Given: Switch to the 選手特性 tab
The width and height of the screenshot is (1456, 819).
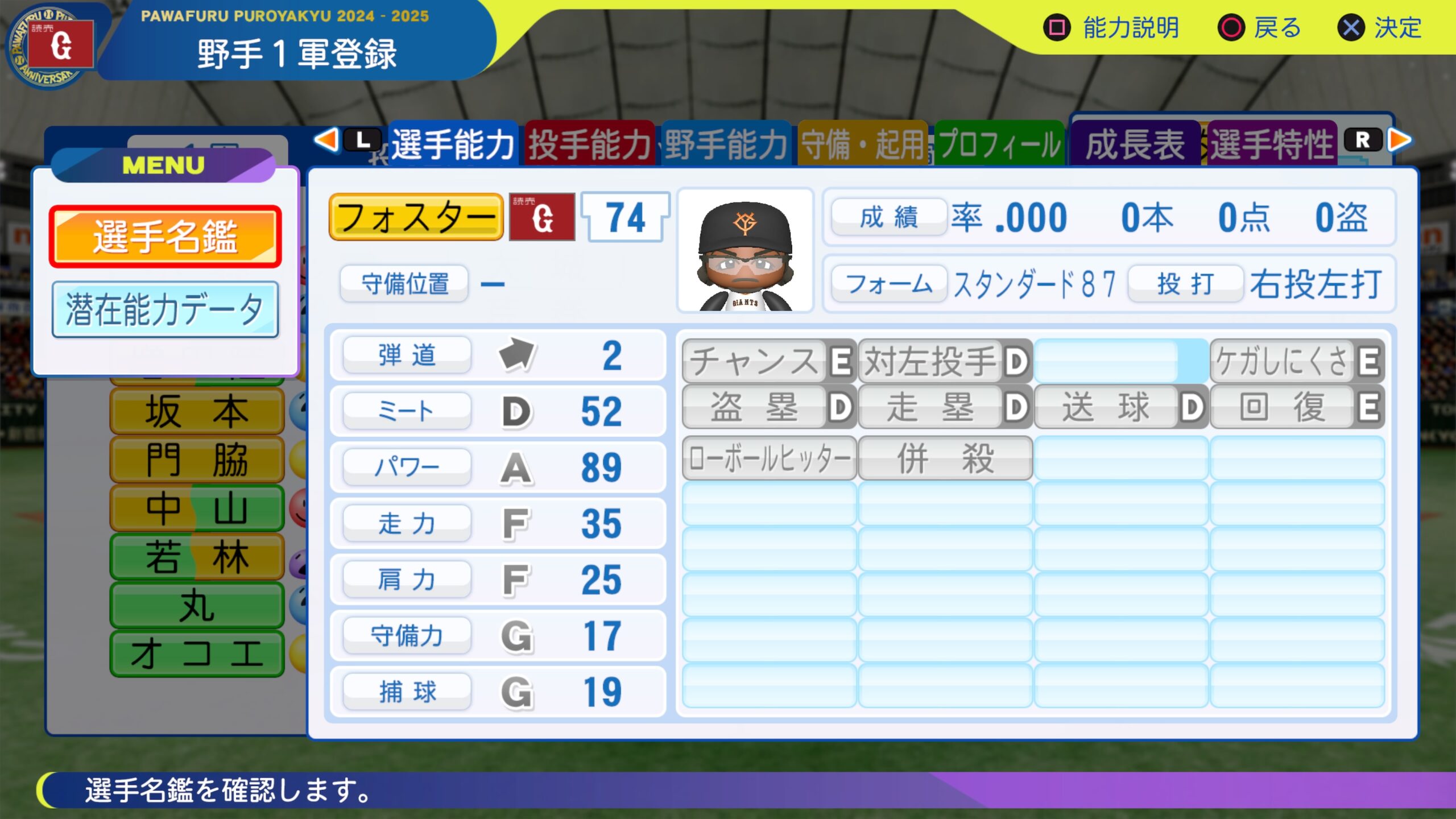Looking at the screenshot, I should pyautogui.click(x=1272, y=144).
